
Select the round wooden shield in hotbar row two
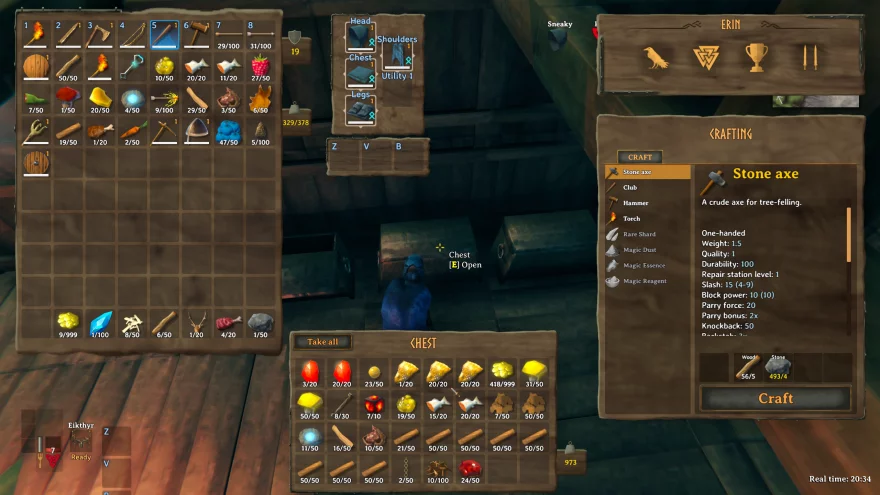tap(36, 67)
